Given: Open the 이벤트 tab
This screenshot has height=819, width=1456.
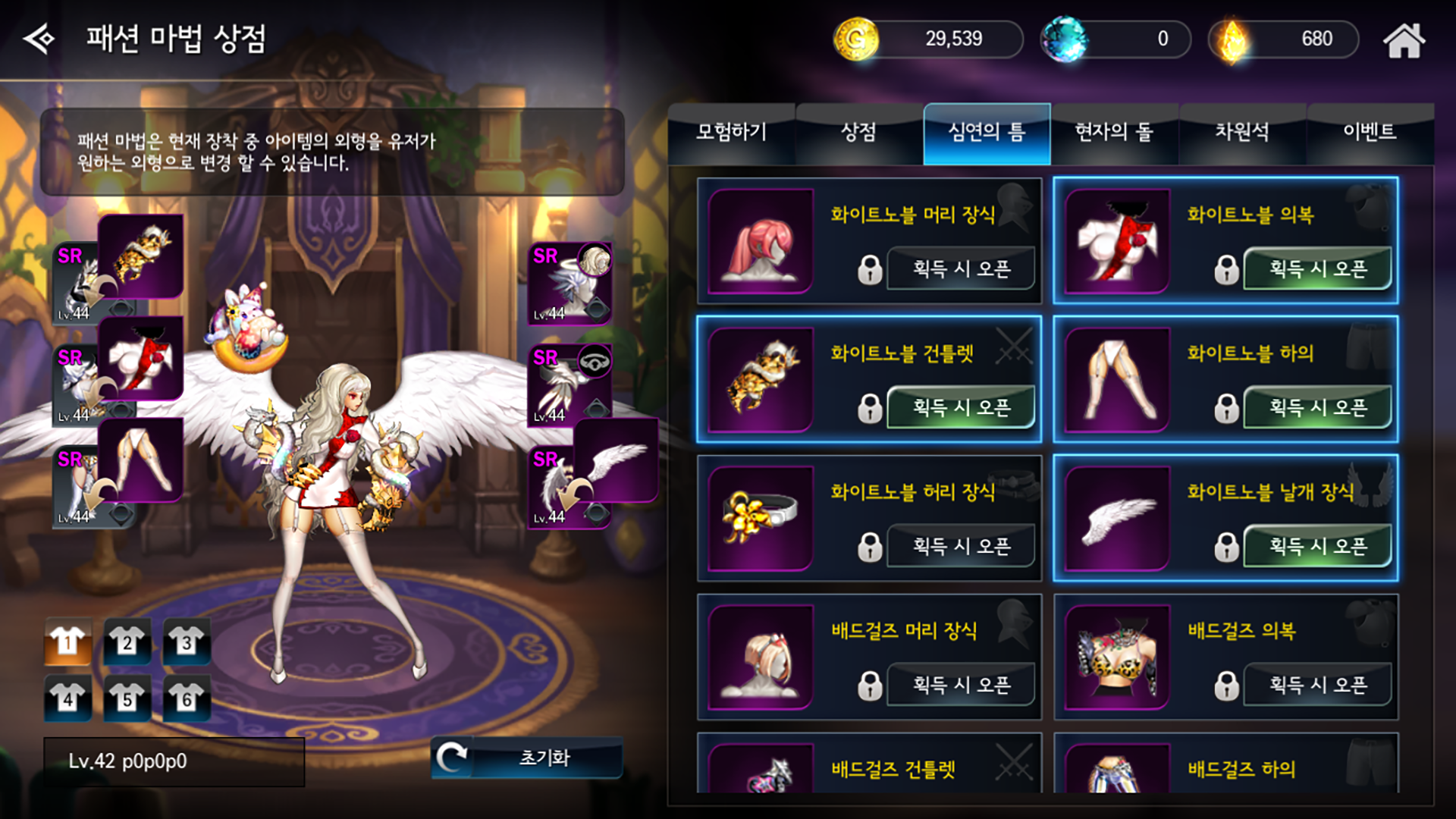Looking at the screenshot, I should pyautogui.click(x=1370, y=133).
